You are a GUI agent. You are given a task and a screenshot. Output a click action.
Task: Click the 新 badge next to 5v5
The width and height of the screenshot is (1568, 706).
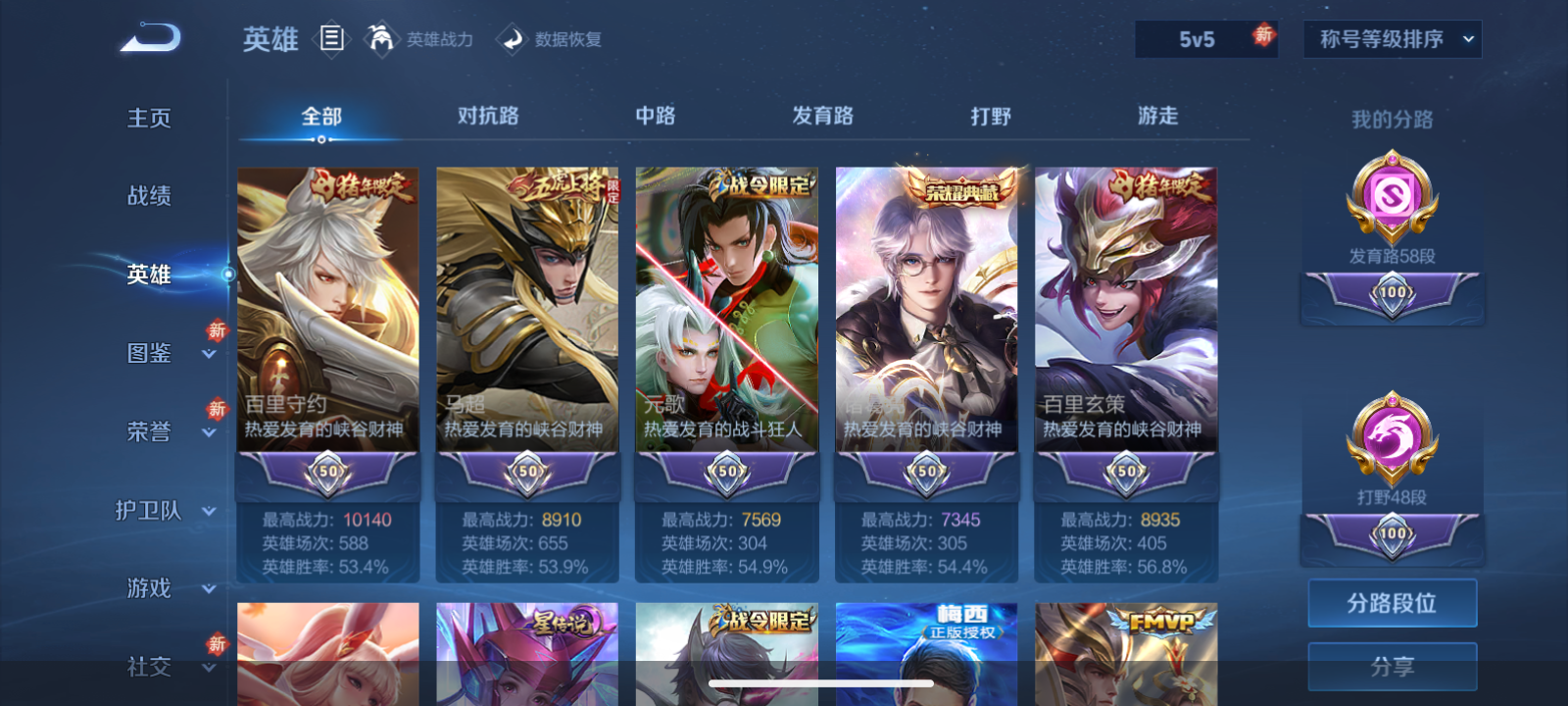click(1264, 36)
